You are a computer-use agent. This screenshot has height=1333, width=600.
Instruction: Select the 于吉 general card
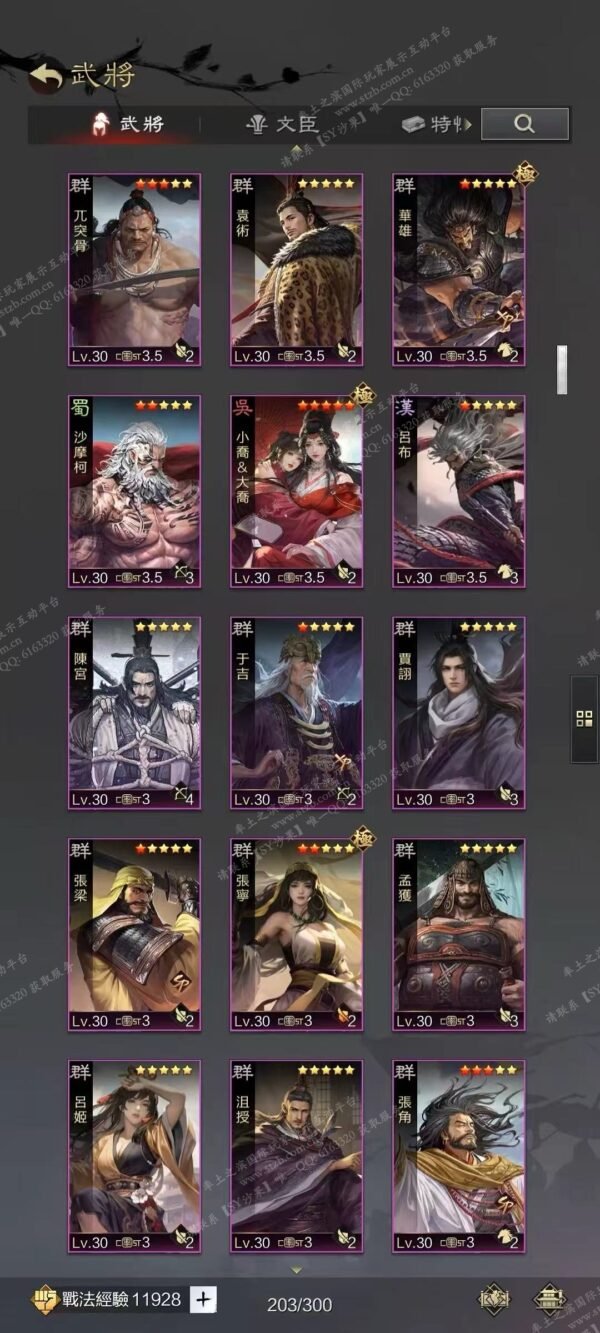click(x=296, y=713)
